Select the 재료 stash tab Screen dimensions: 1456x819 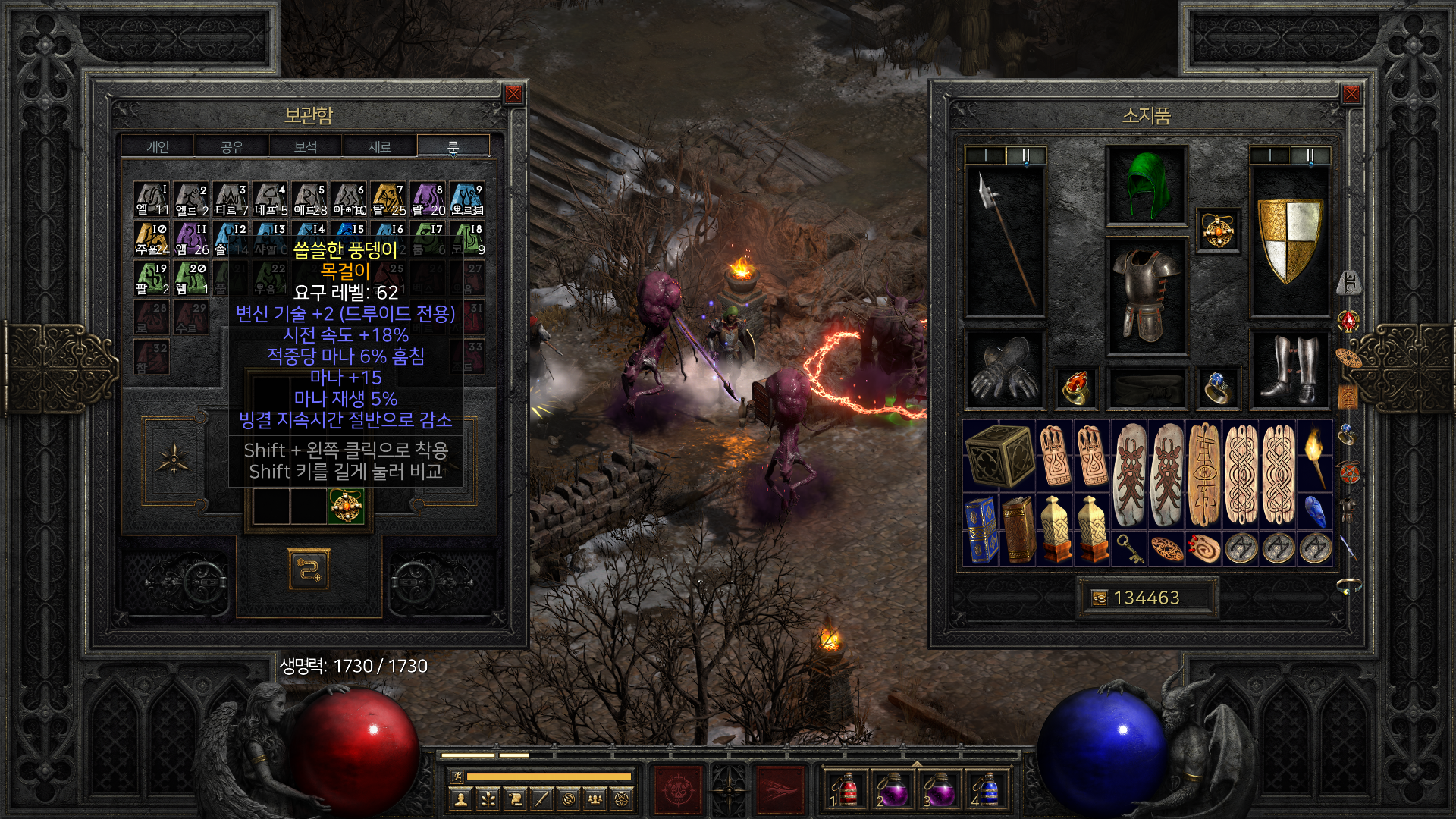(x=379, y=146)
